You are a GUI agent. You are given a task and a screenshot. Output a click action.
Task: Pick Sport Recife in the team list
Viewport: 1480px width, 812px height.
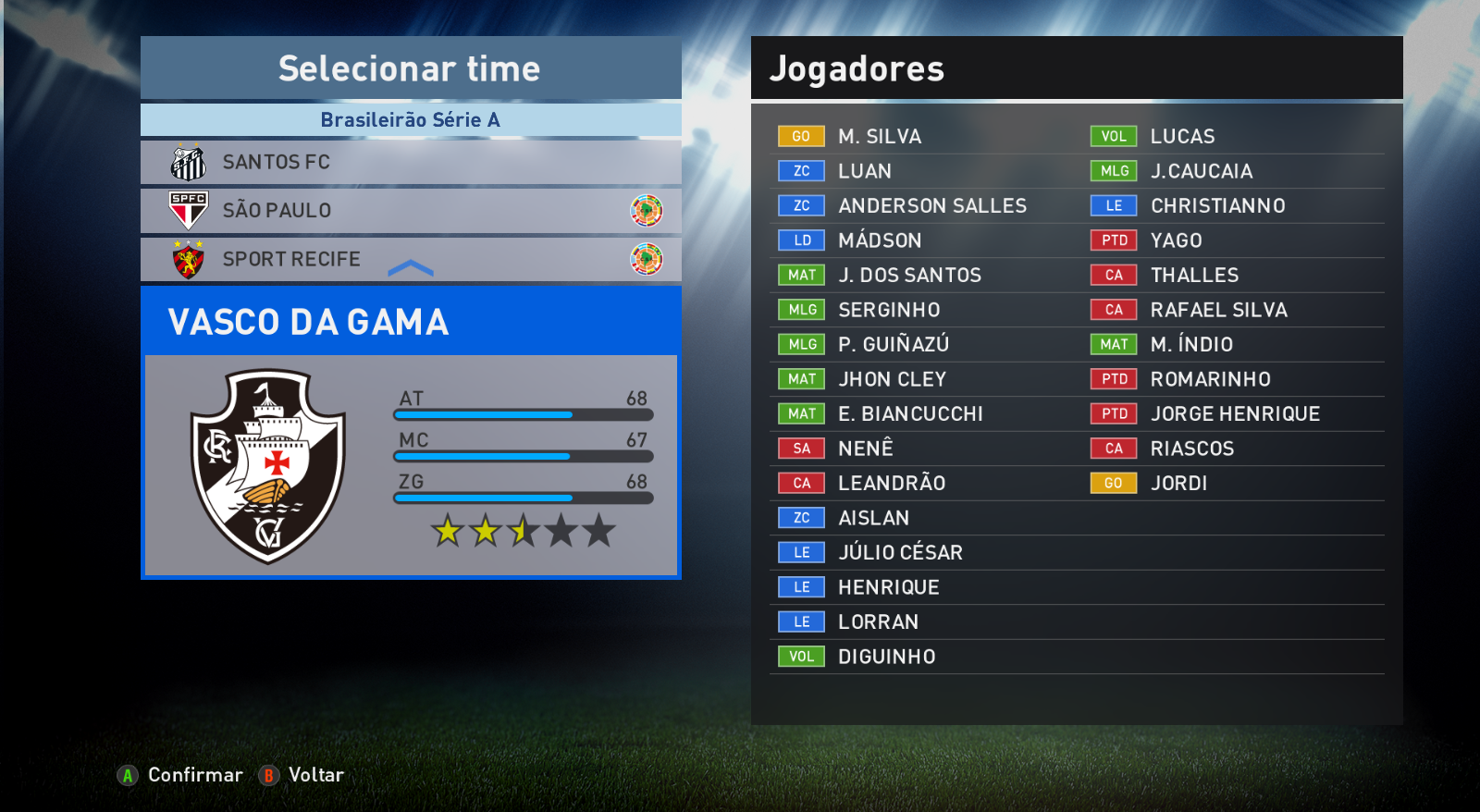(410, 260)
